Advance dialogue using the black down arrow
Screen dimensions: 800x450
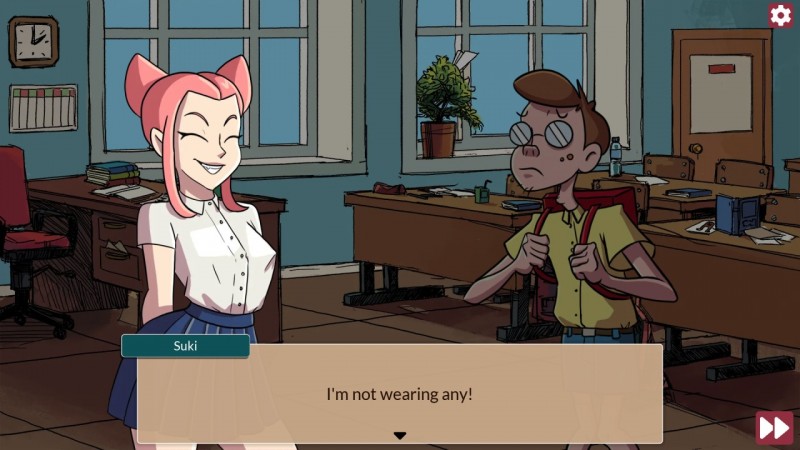(x=400, y=435)
